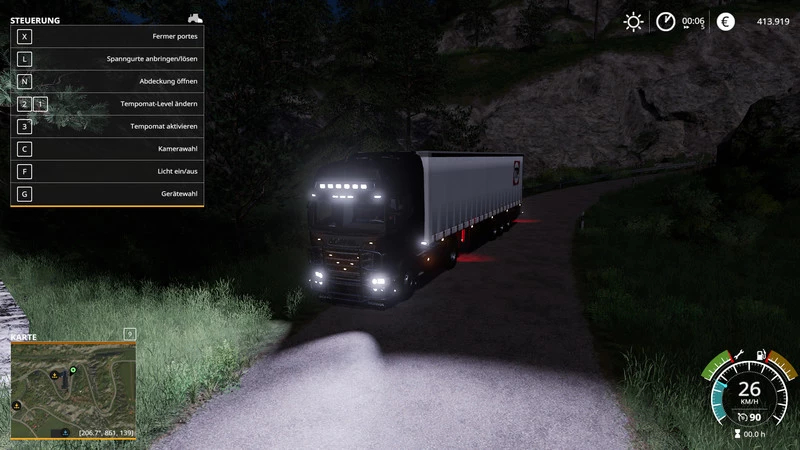The height and width of the screenshot is (450, 800).
Task: Click the euro money icon
Action: click(725, 21)
